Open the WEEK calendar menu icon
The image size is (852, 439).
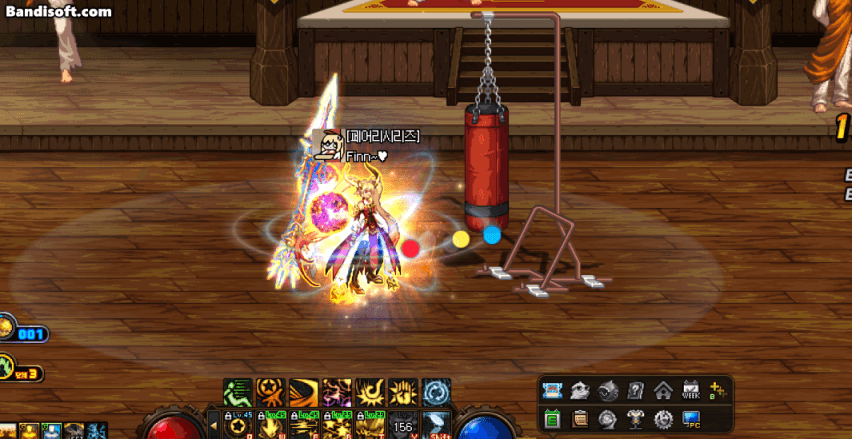pyautogui.click(x=691, y=391)
